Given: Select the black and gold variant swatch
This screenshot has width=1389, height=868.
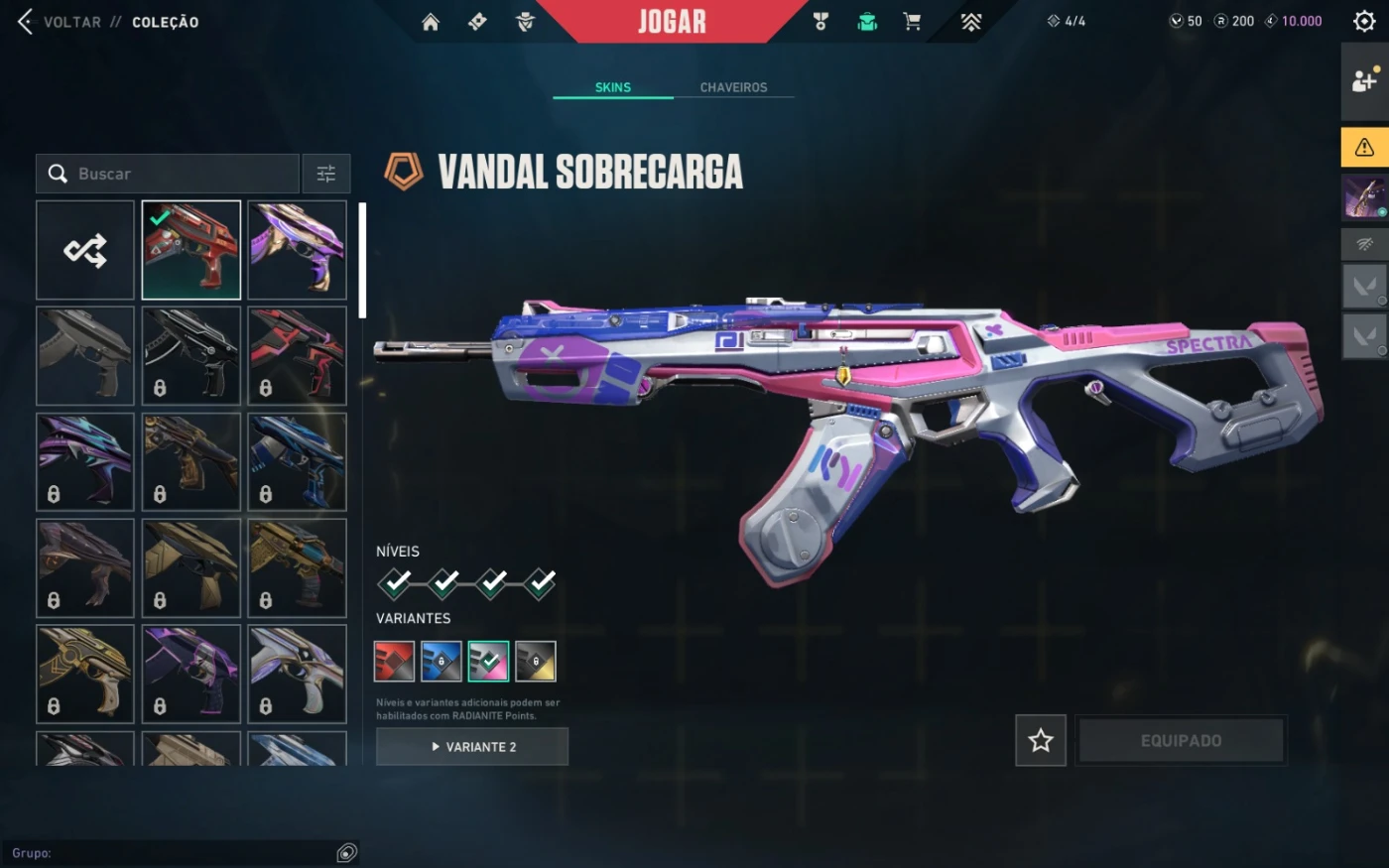Looking at the screenshot, I should 536,662.
